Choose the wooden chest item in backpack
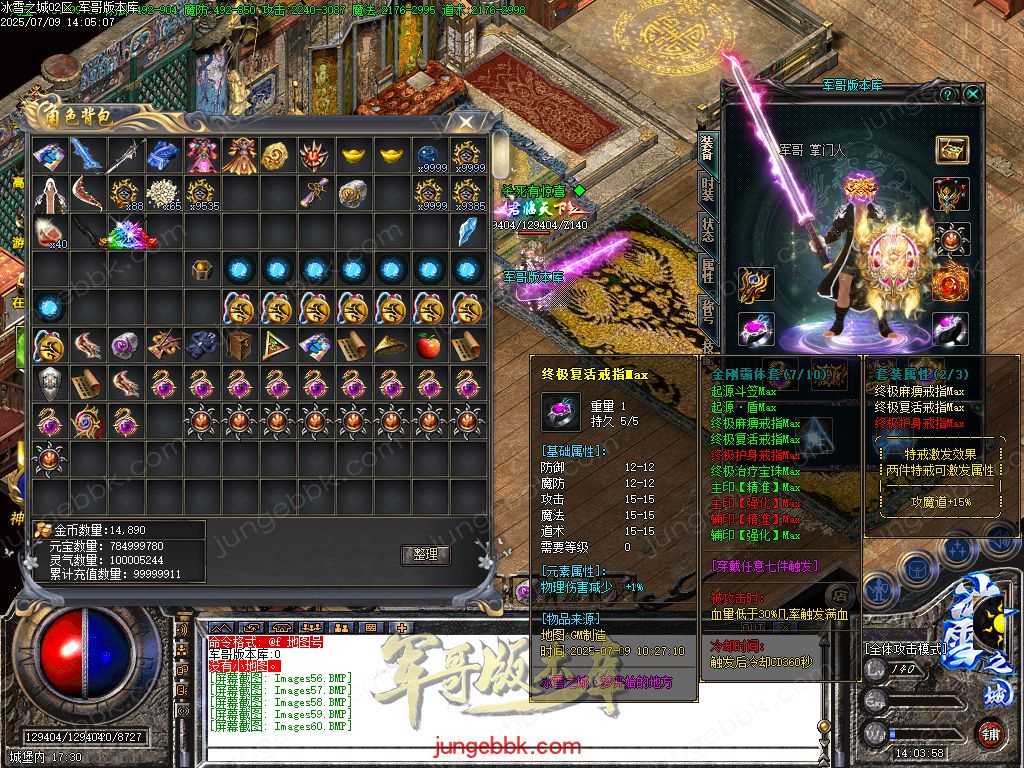1024x768 pixels. [238, 346]
